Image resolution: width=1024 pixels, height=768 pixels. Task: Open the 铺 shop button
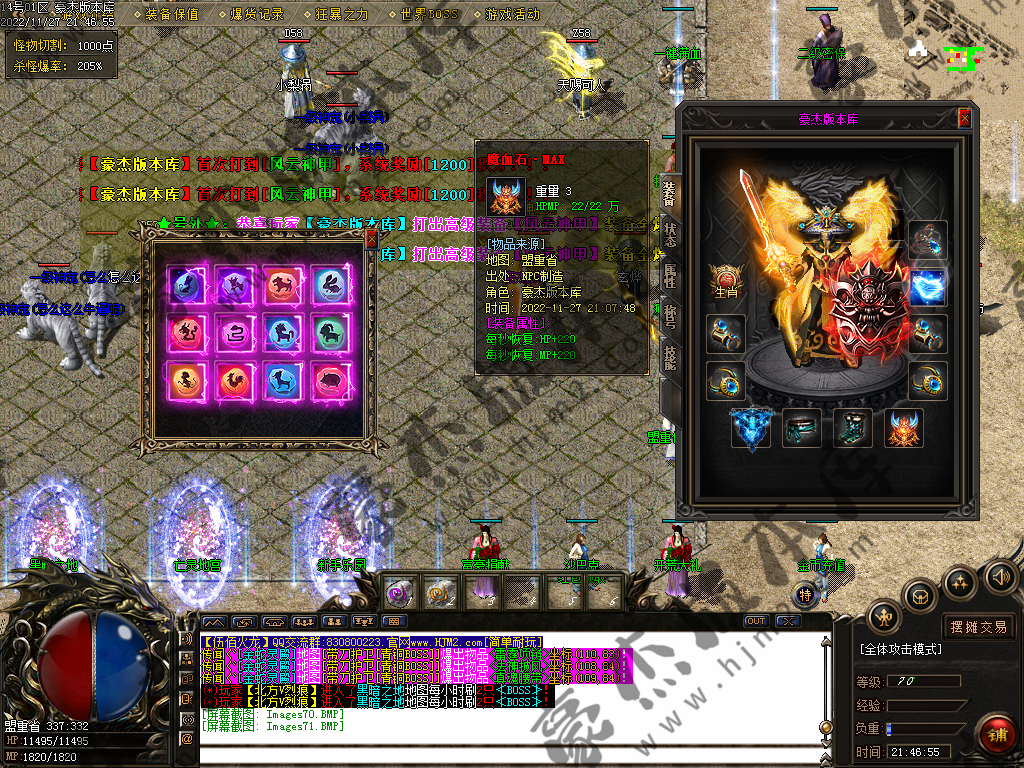pyautogui.click(x=995, y=734)
